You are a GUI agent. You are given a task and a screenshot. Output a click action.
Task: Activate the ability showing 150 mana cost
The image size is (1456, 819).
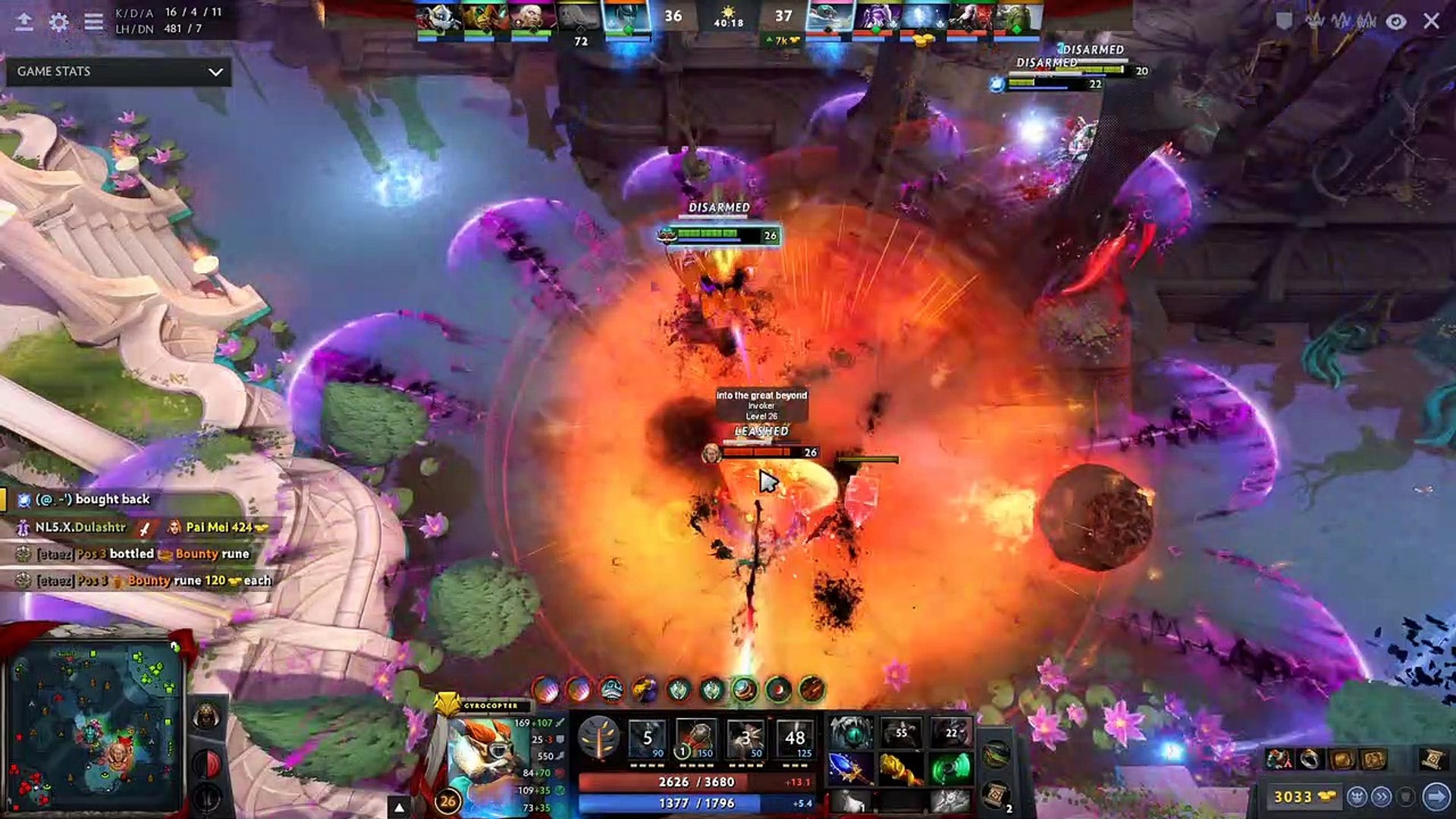696,738
